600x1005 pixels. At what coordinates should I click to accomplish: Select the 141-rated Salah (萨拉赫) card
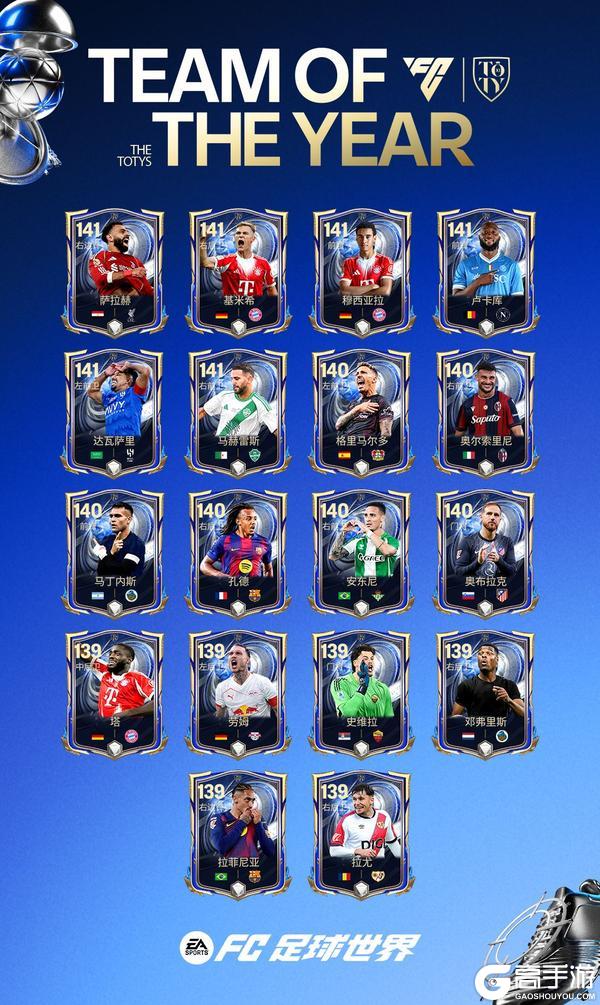click(115, 270)
